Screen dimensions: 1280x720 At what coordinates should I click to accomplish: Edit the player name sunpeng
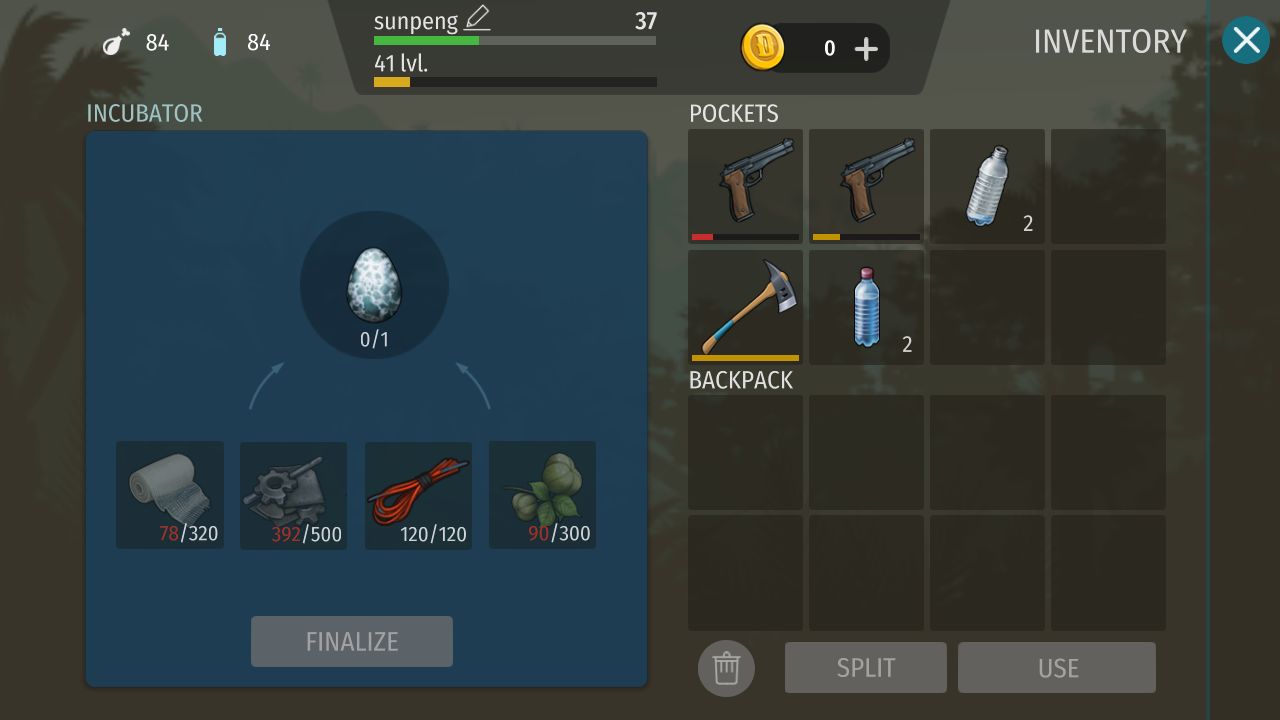click(x=477, y=19)
